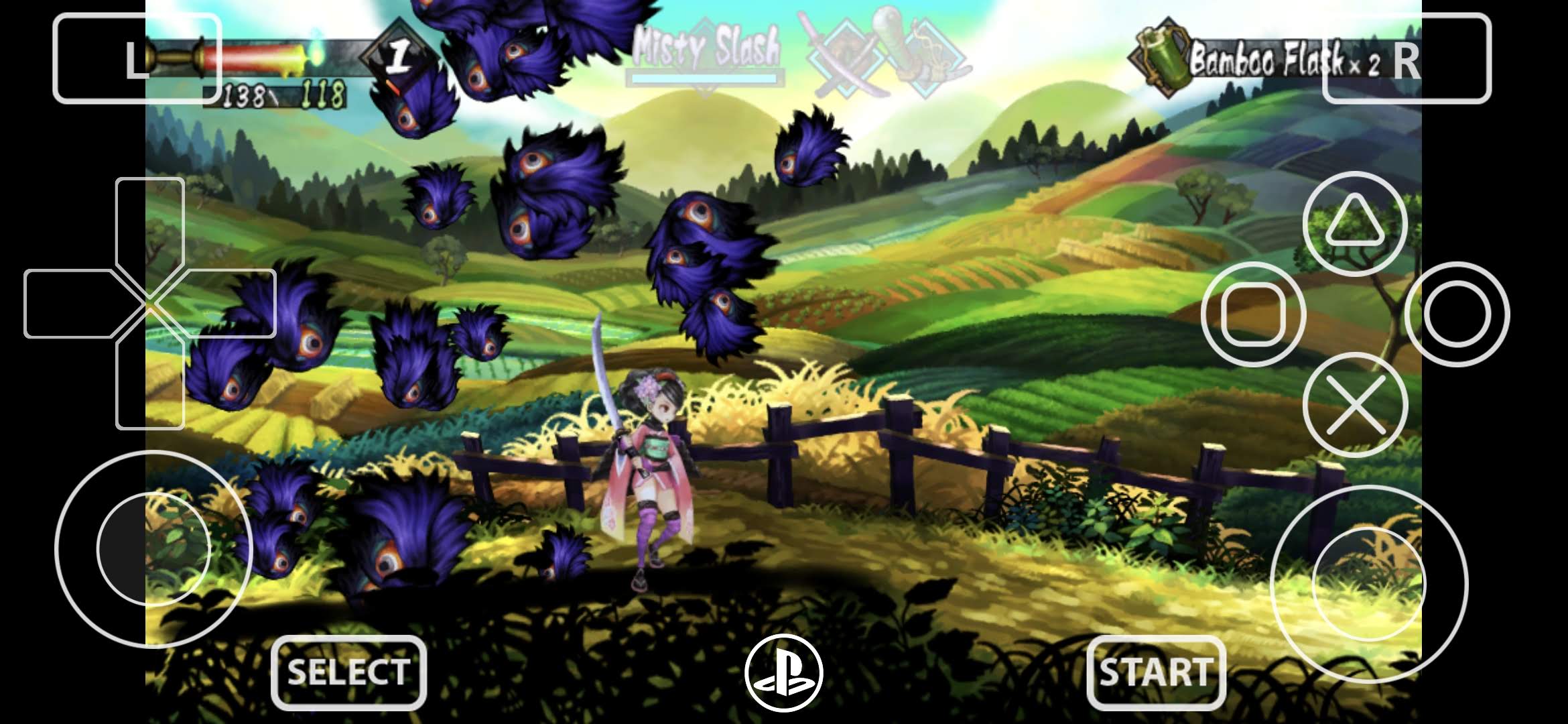Touch the left analog stick
This screenshot has width=1568, height=724.
(153, 548)
